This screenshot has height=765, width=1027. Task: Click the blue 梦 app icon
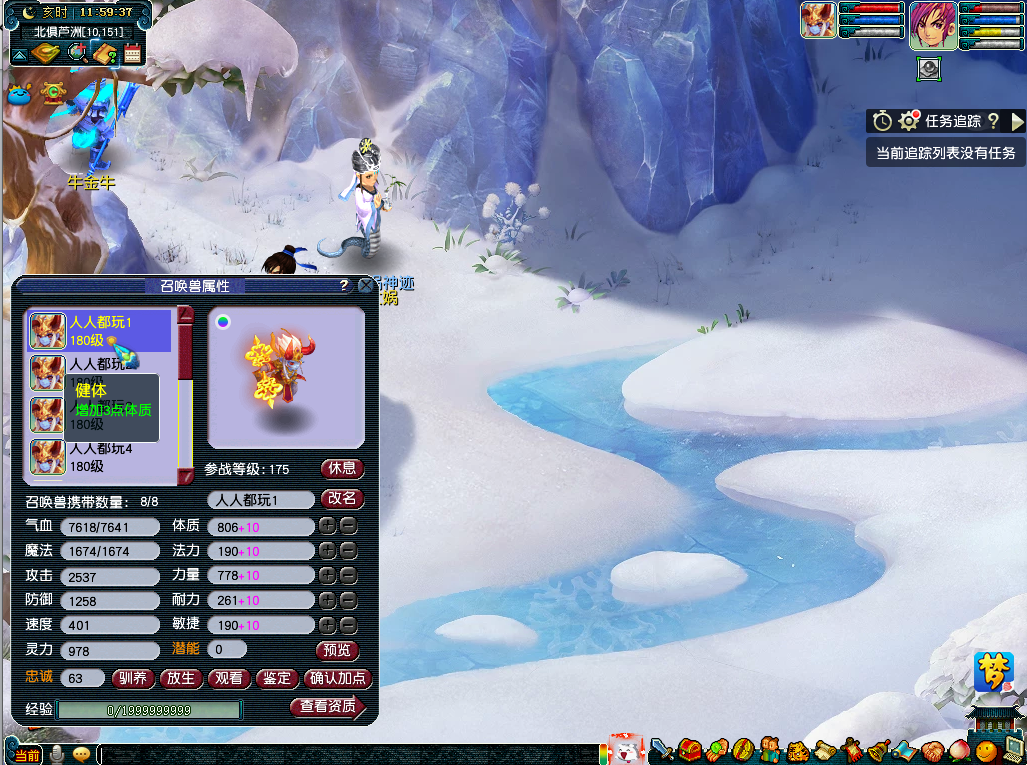[994, 671]
